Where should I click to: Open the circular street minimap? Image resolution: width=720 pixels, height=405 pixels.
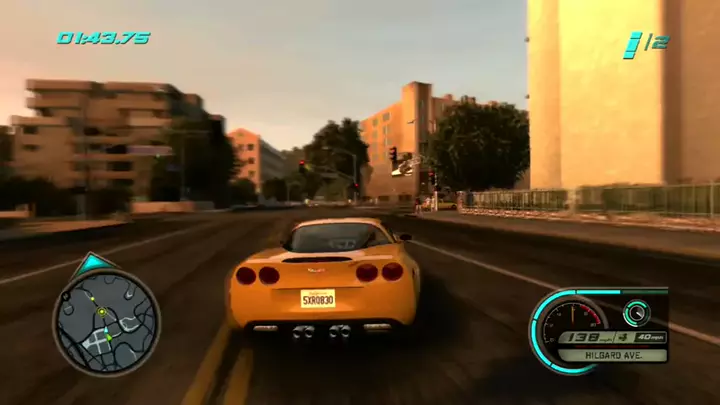(x=106, y=322)
